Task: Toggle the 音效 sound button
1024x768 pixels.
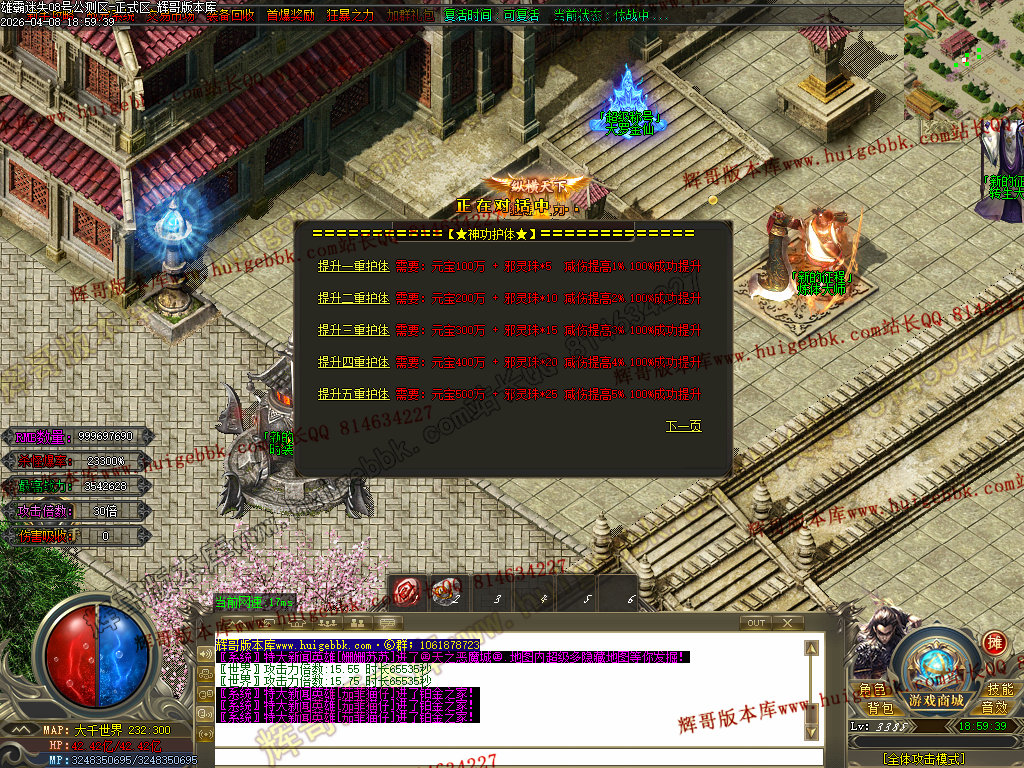Action: tap(994, 708)
